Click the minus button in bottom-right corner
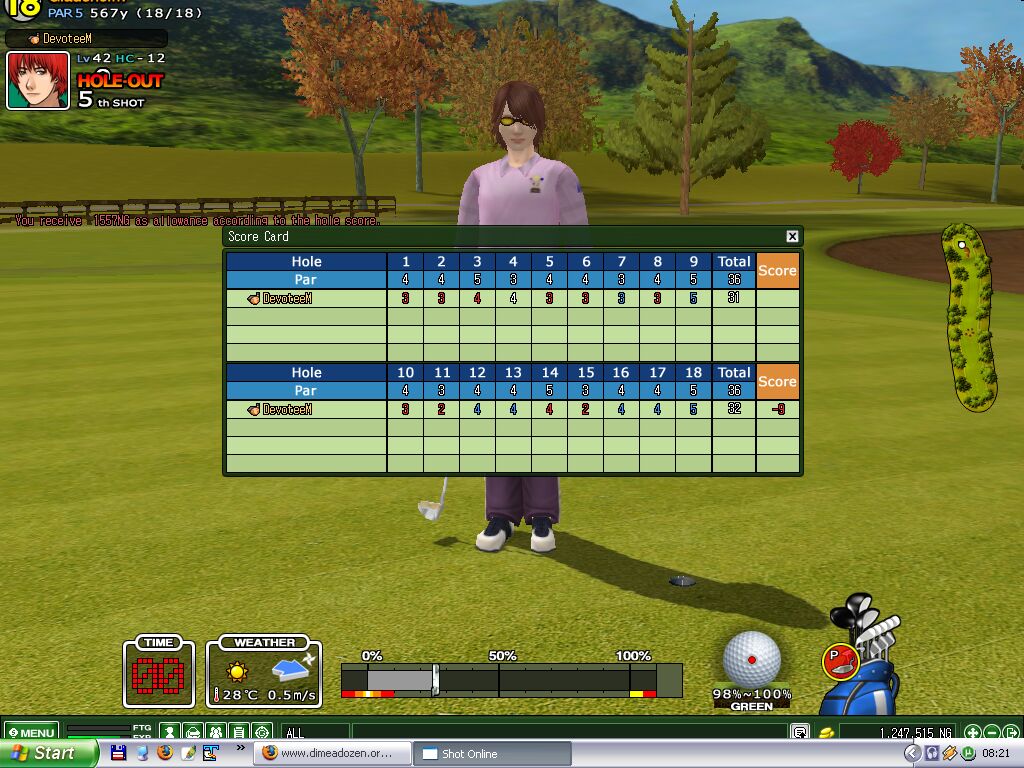 (x=991, y=732)
